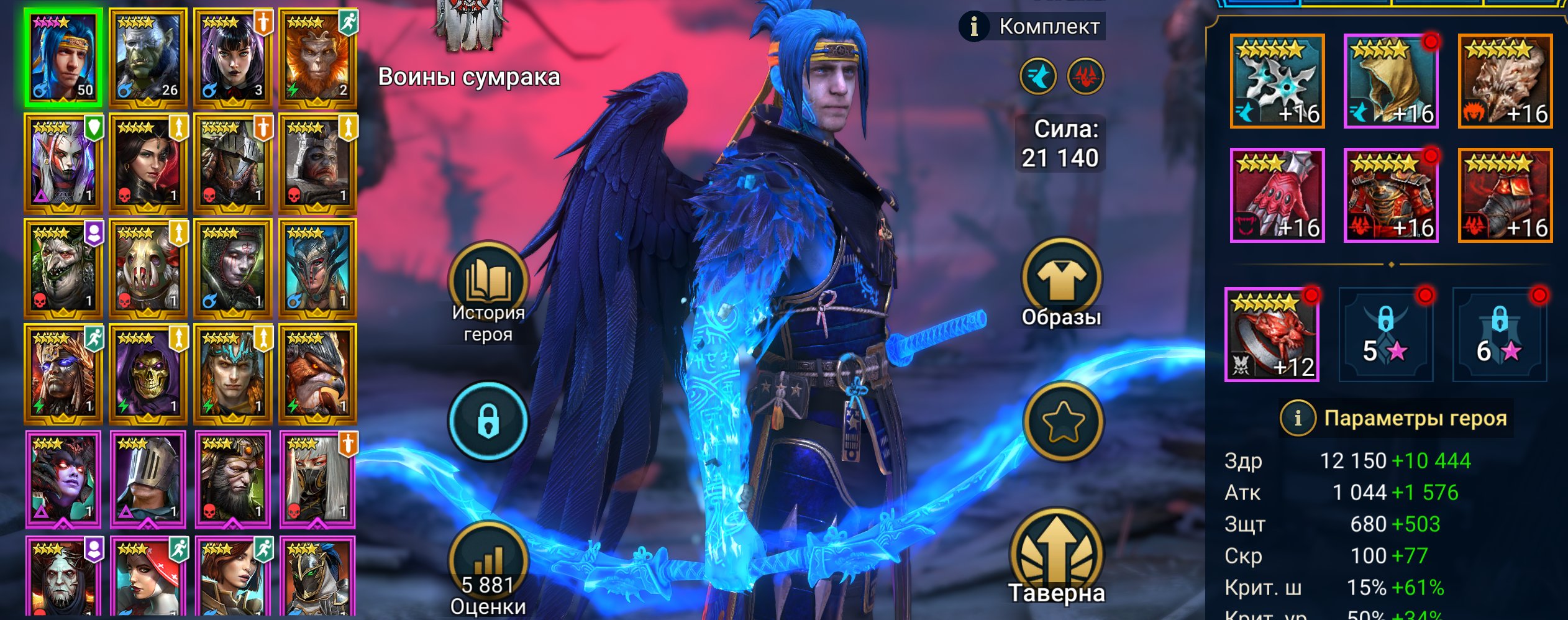The height and width of the screenshot is (620, 1568).
Task: Select the eagle-headed hero portrait
Action: (317, 374)
